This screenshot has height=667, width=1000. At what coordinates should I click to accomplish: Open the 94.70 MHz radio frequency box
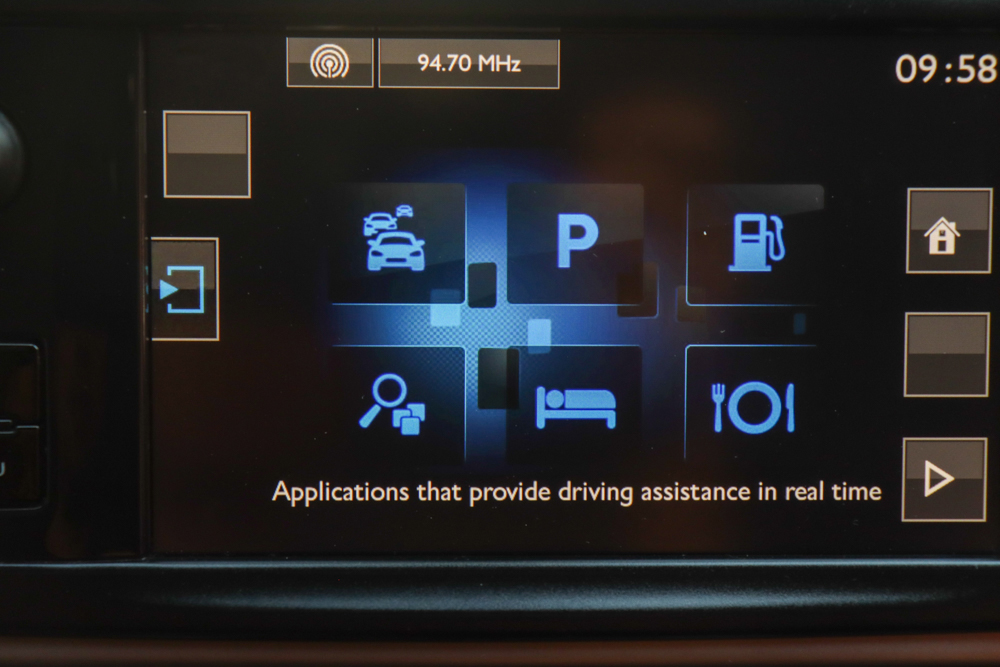[x=469, y=63]
